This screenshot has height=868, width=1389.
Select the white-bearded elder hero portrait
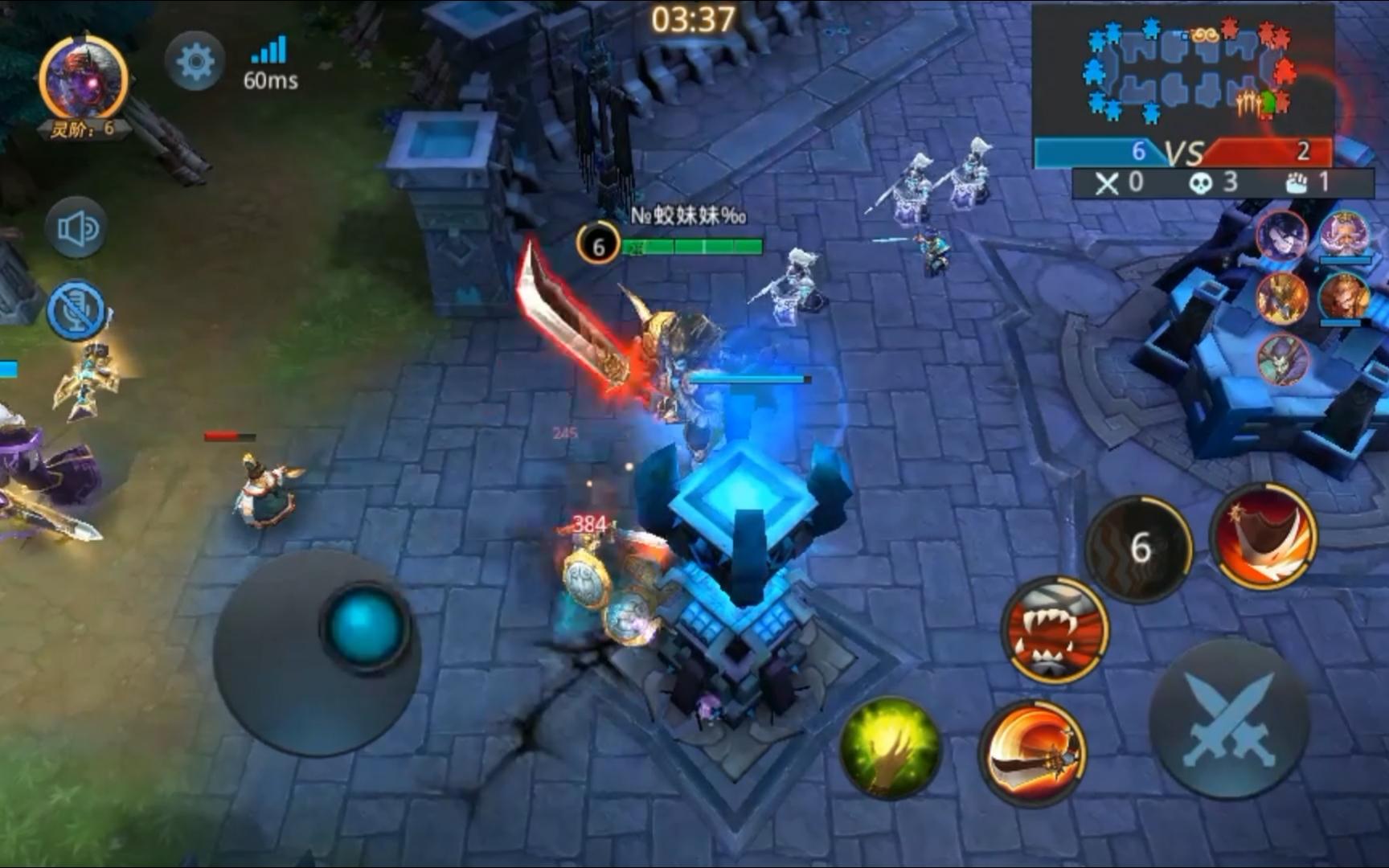pos(1344,235)
